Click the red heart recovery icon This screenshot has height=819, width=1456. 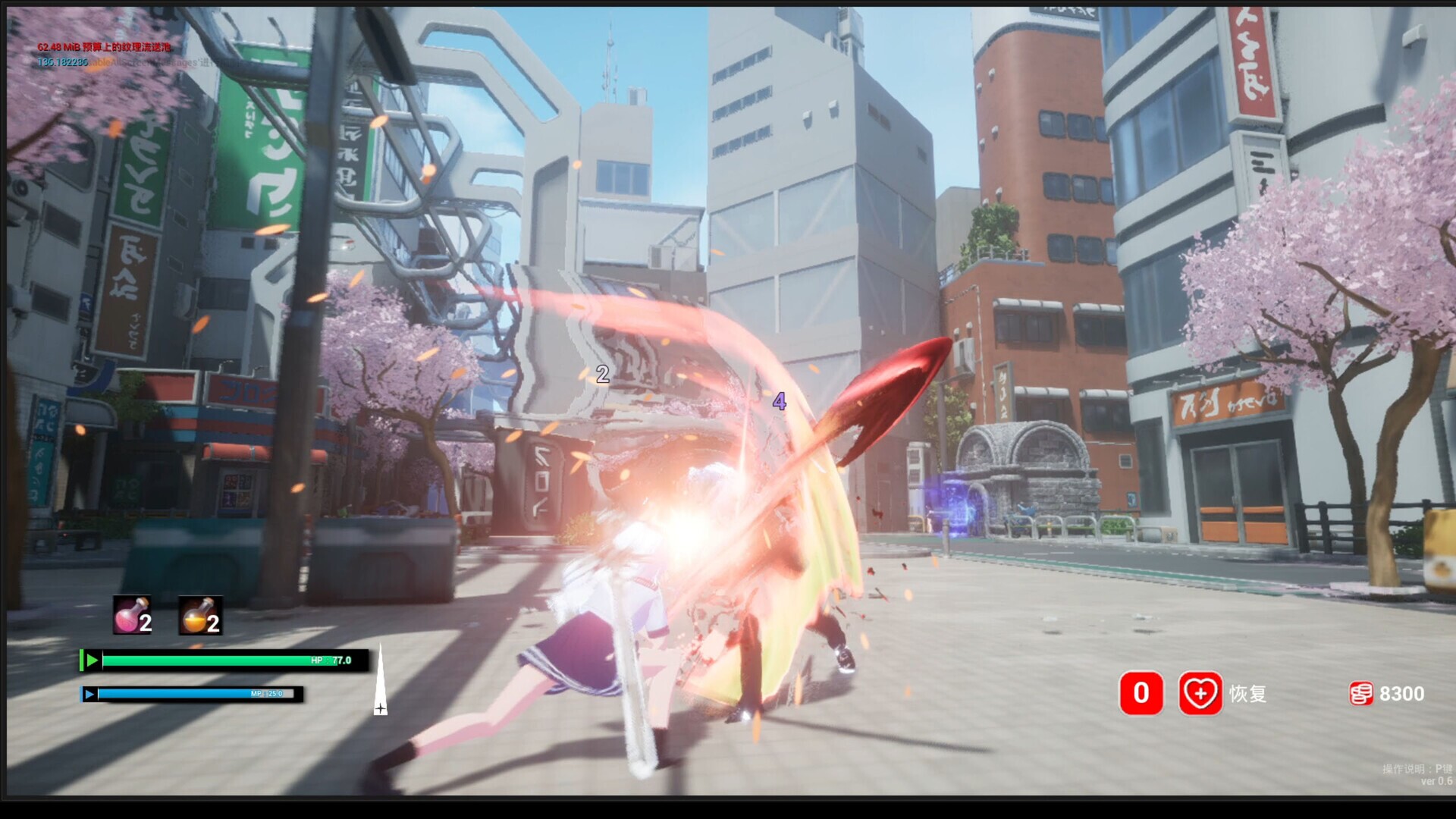pos(1200,693)
